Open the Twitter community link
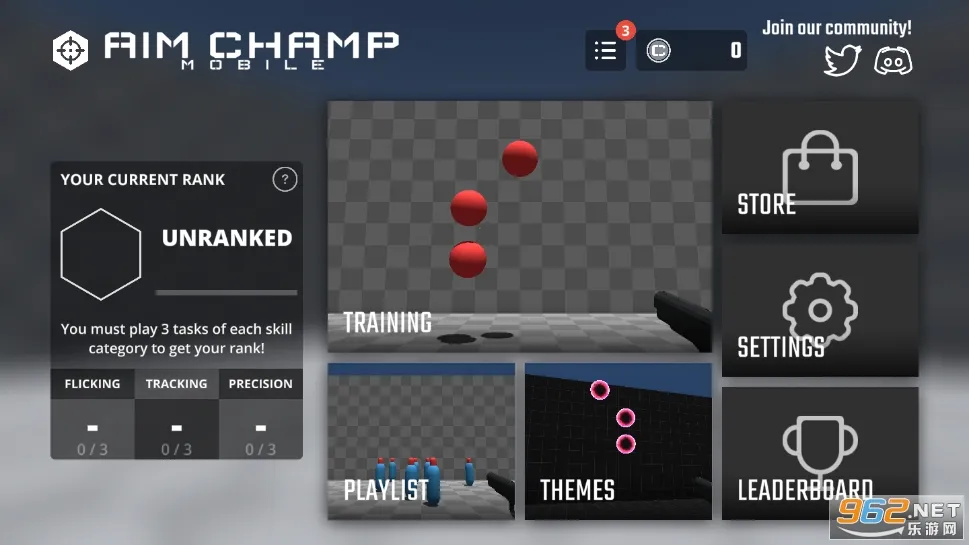The image size is (969, 545). (842, 61)
